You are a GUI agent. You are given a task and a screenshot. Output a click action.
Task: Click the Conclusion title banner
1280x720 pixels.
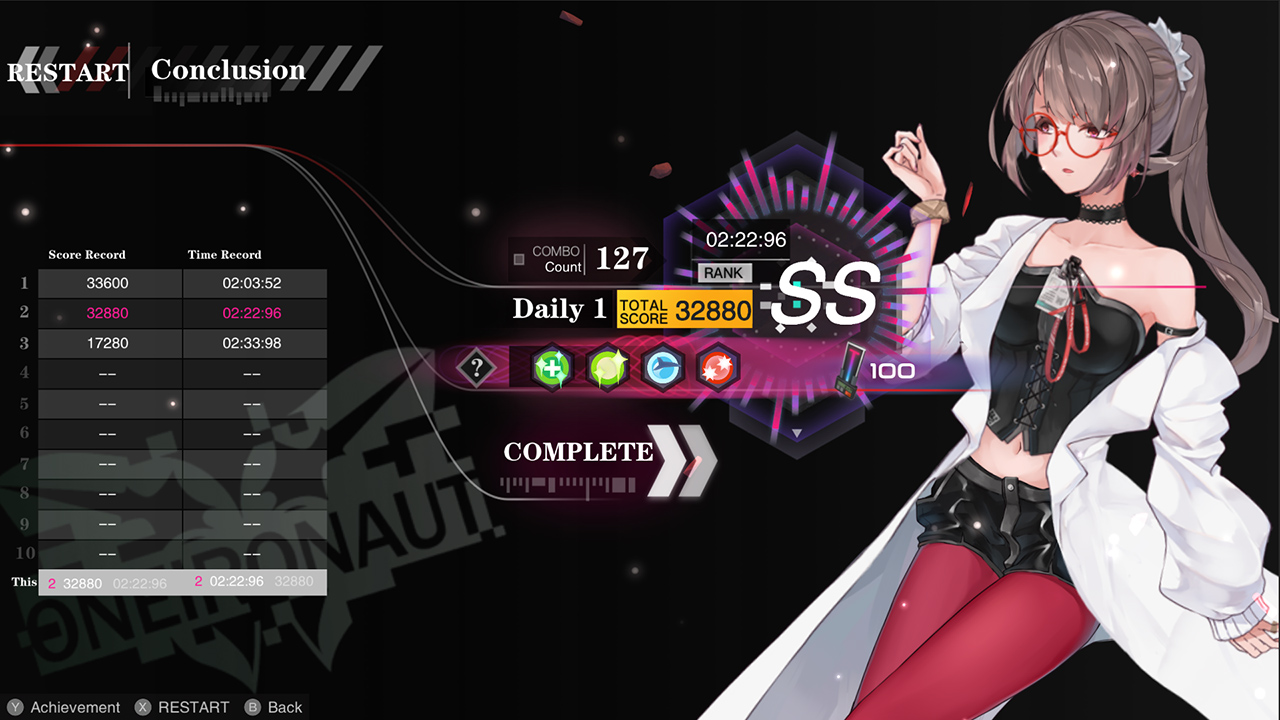(x=228, y=70)
